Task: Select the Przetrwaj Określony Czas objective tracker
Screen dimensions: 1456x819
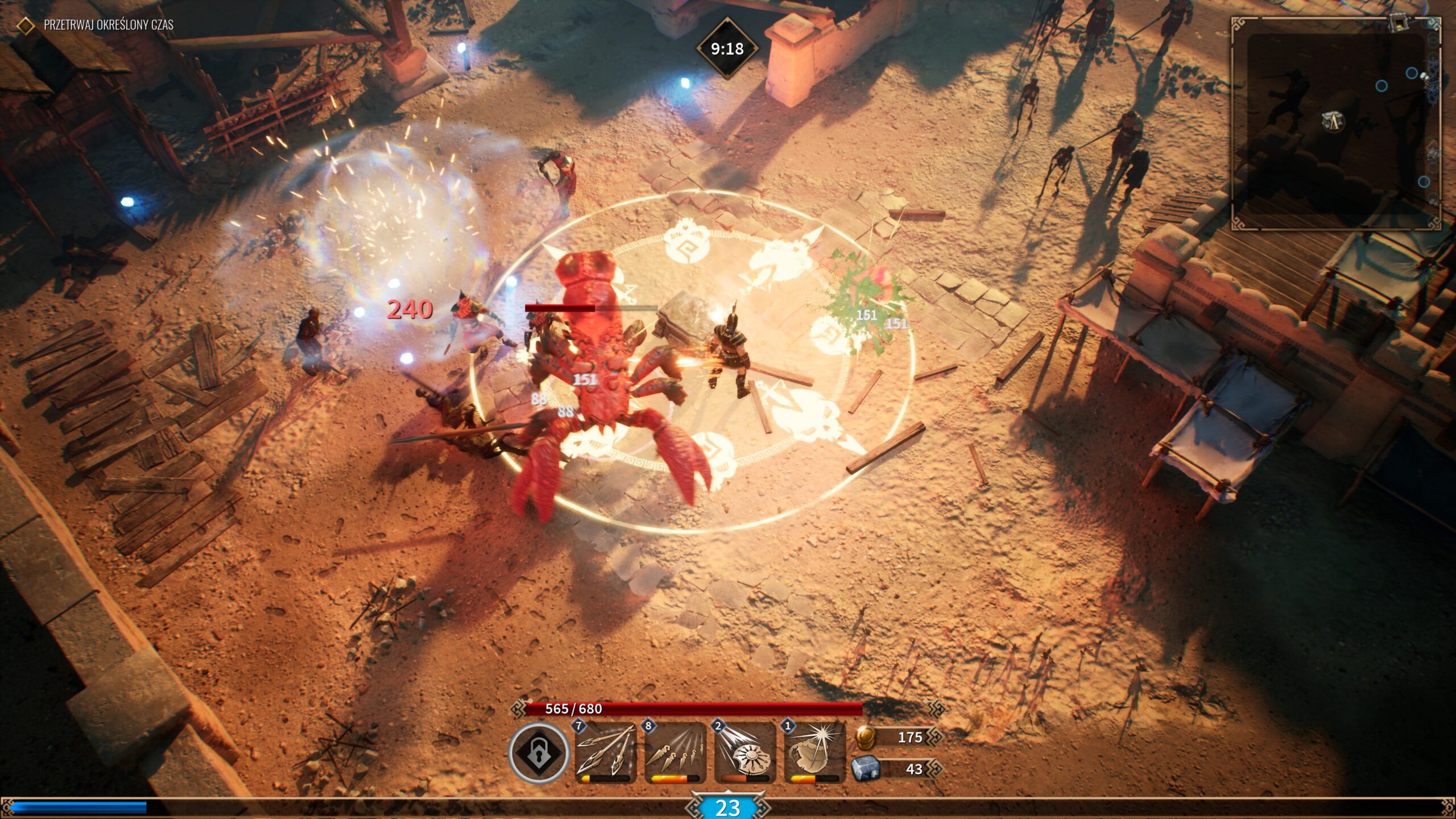Action: click(108, 25)
